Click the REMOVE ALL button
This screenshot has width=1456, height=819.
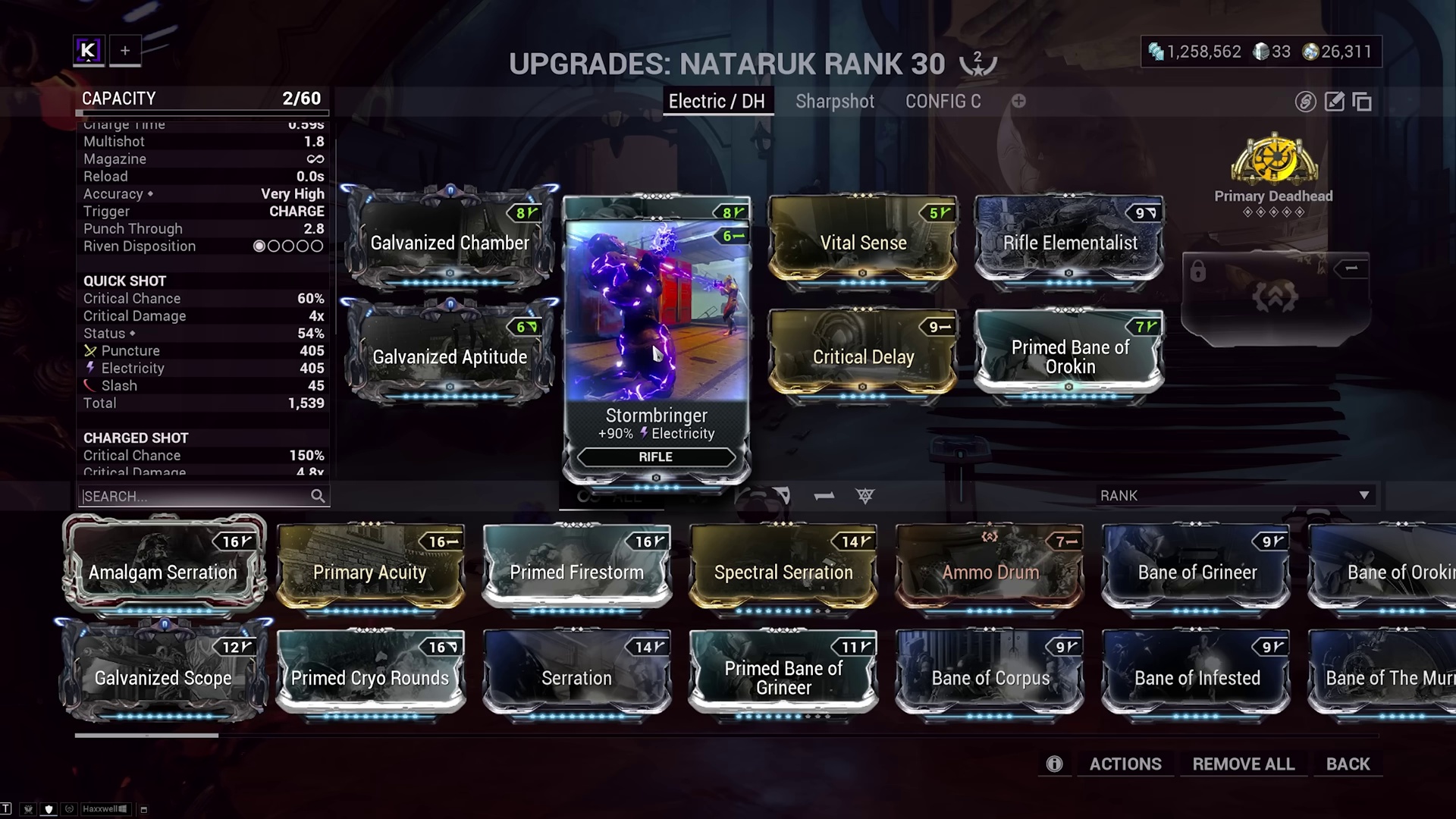tap(1243, 764)
